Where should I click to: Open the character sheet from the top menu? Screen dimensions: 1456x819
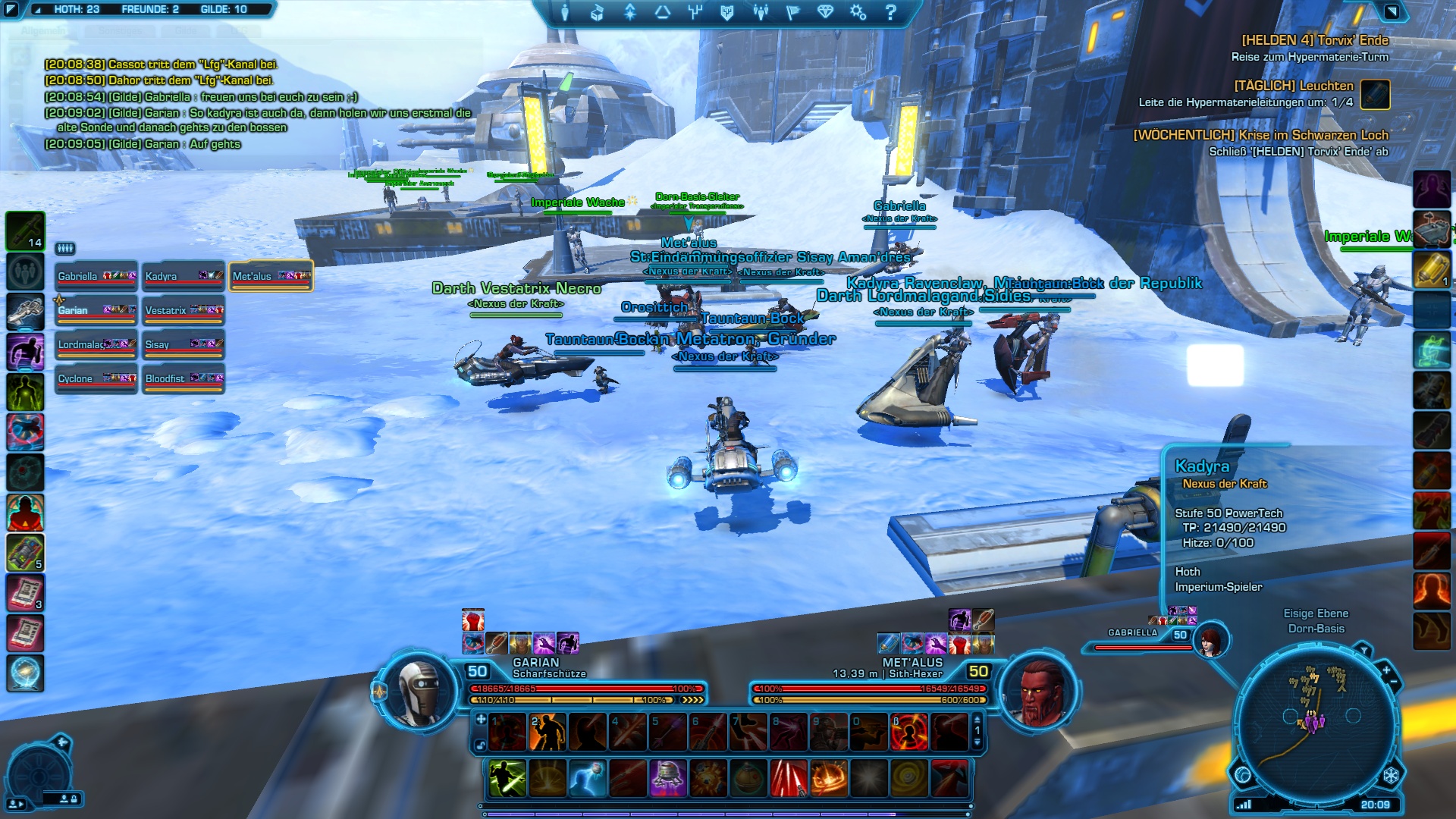565,12
